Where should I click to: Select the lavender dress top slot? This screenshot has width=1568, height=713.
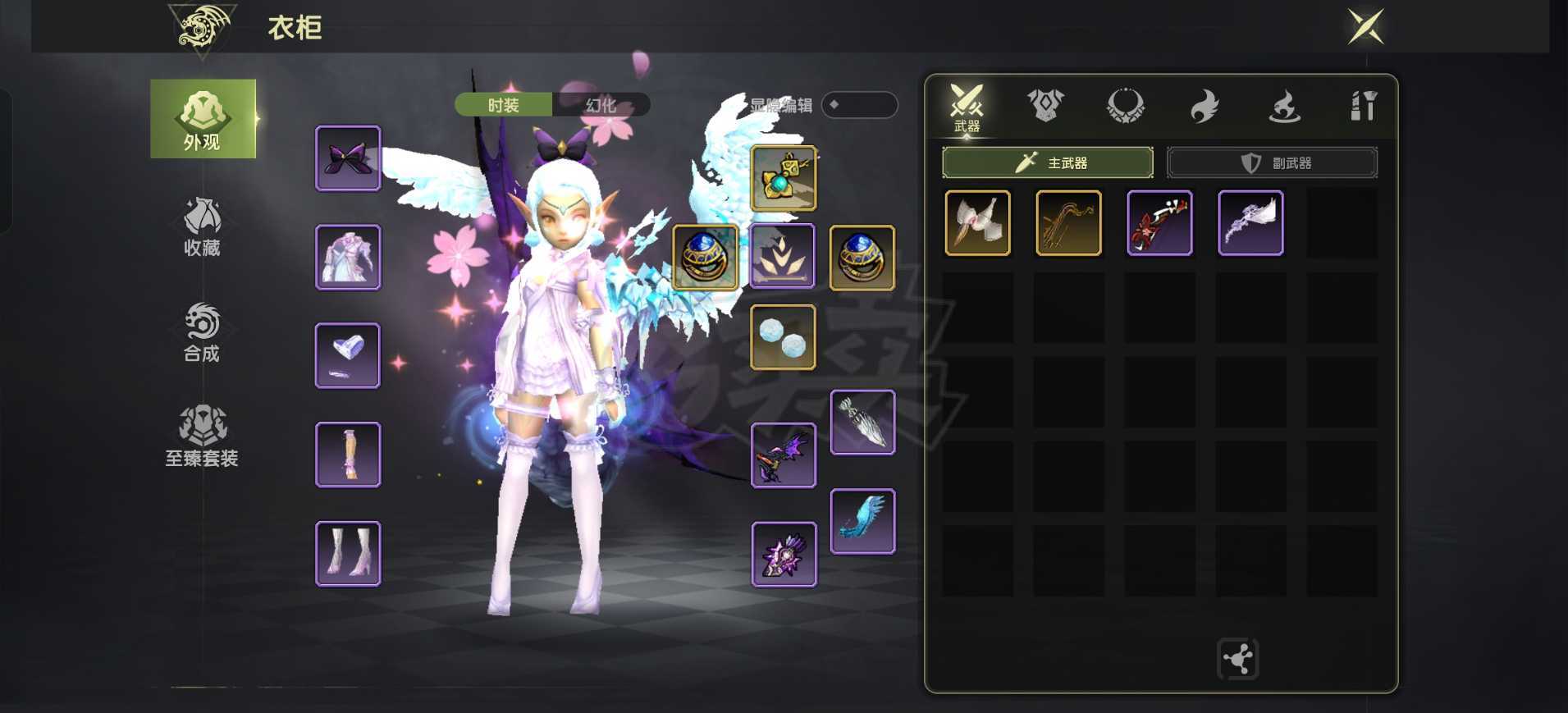click(348, 258)
